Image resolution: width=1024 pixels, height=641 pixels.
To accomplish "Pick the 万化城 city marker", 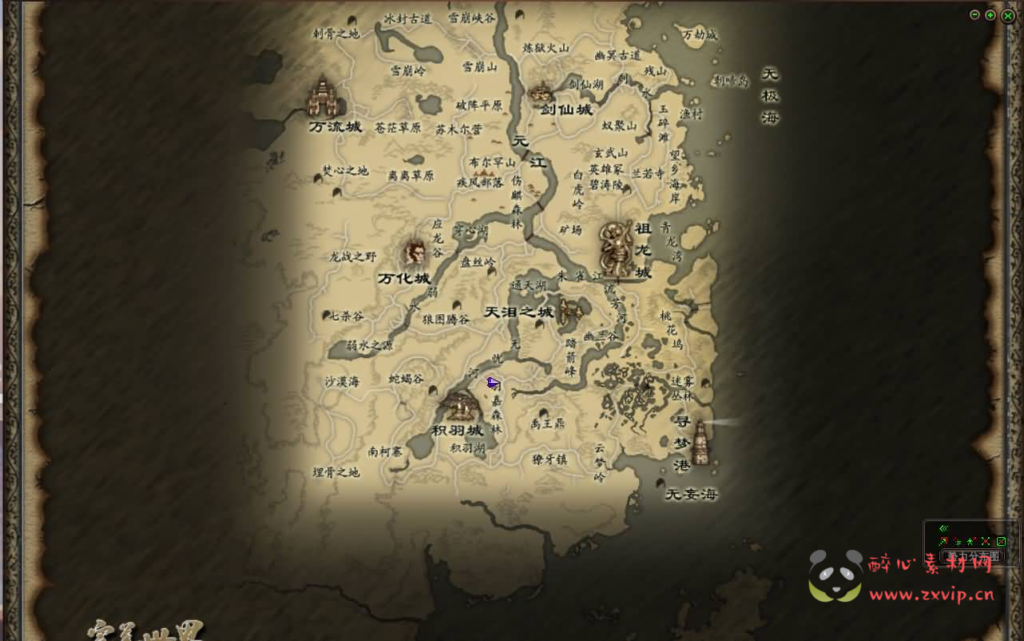I will point(415,252).
